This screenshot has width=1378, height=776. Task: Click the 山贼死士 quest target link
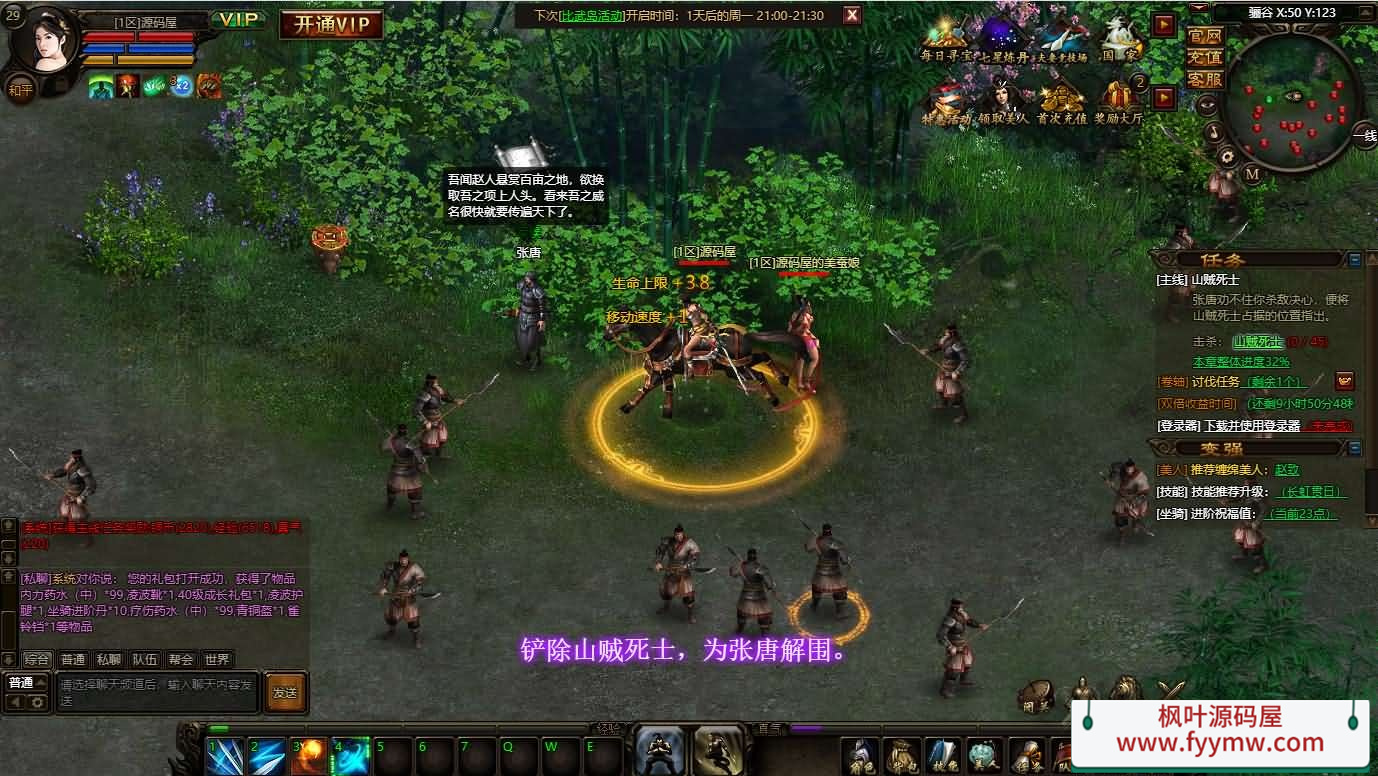pos(1257,342)
